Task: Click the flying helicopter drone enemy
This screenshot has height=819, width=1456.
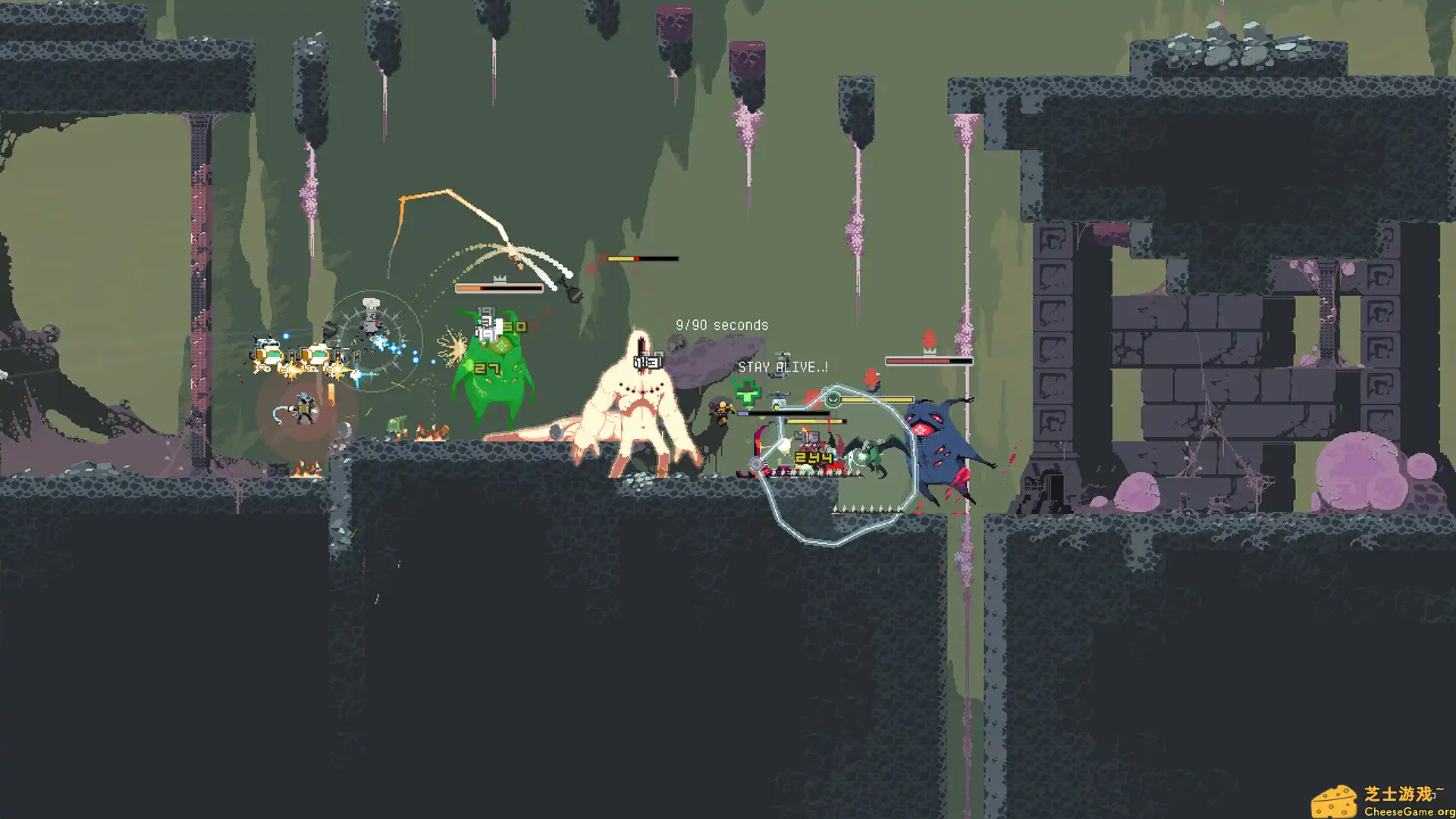Action: [778, 395]
